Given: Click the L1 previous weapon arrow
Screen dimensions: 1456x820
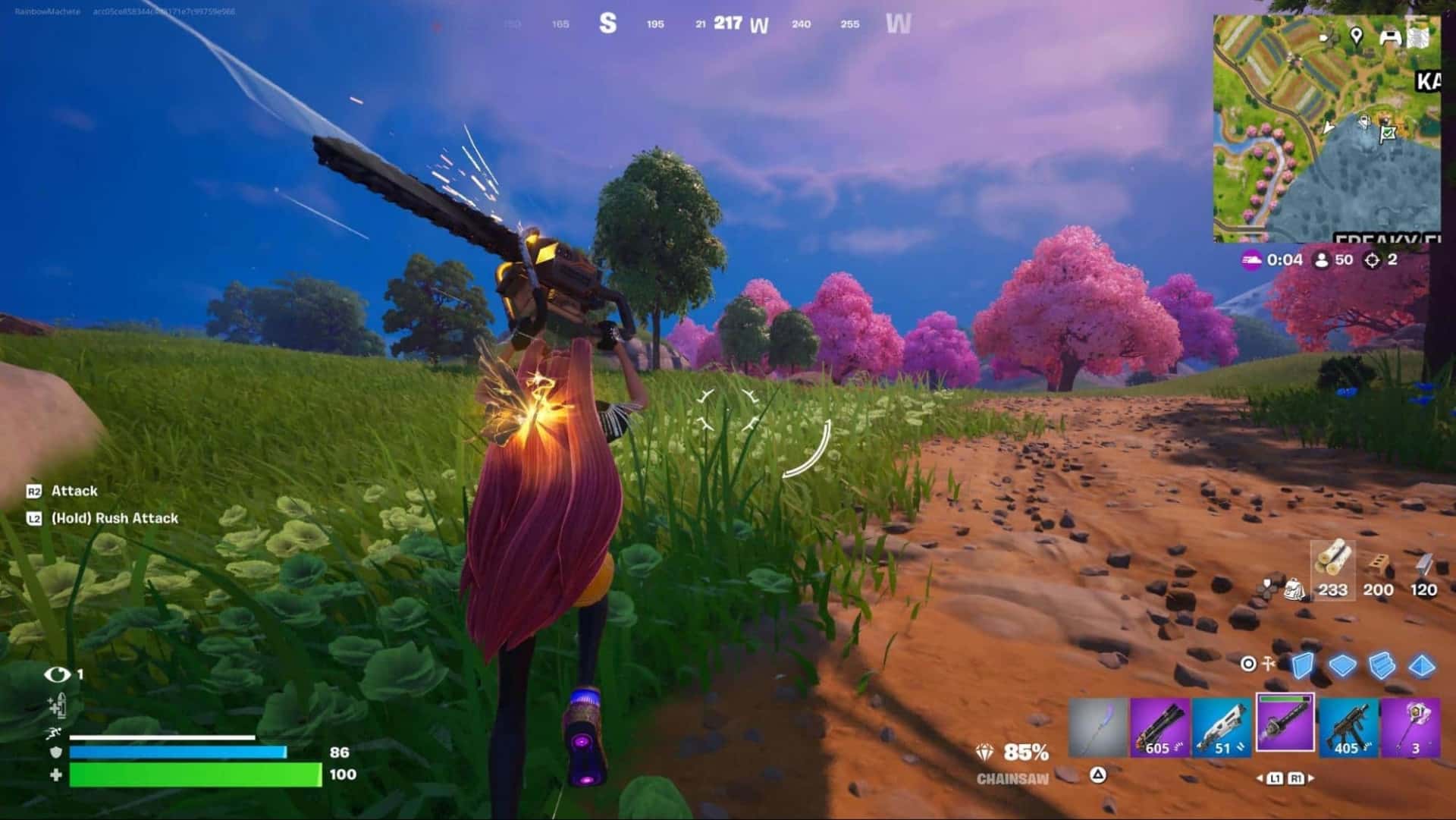Looking at the screenshot, I should [x=1260, y=778].
